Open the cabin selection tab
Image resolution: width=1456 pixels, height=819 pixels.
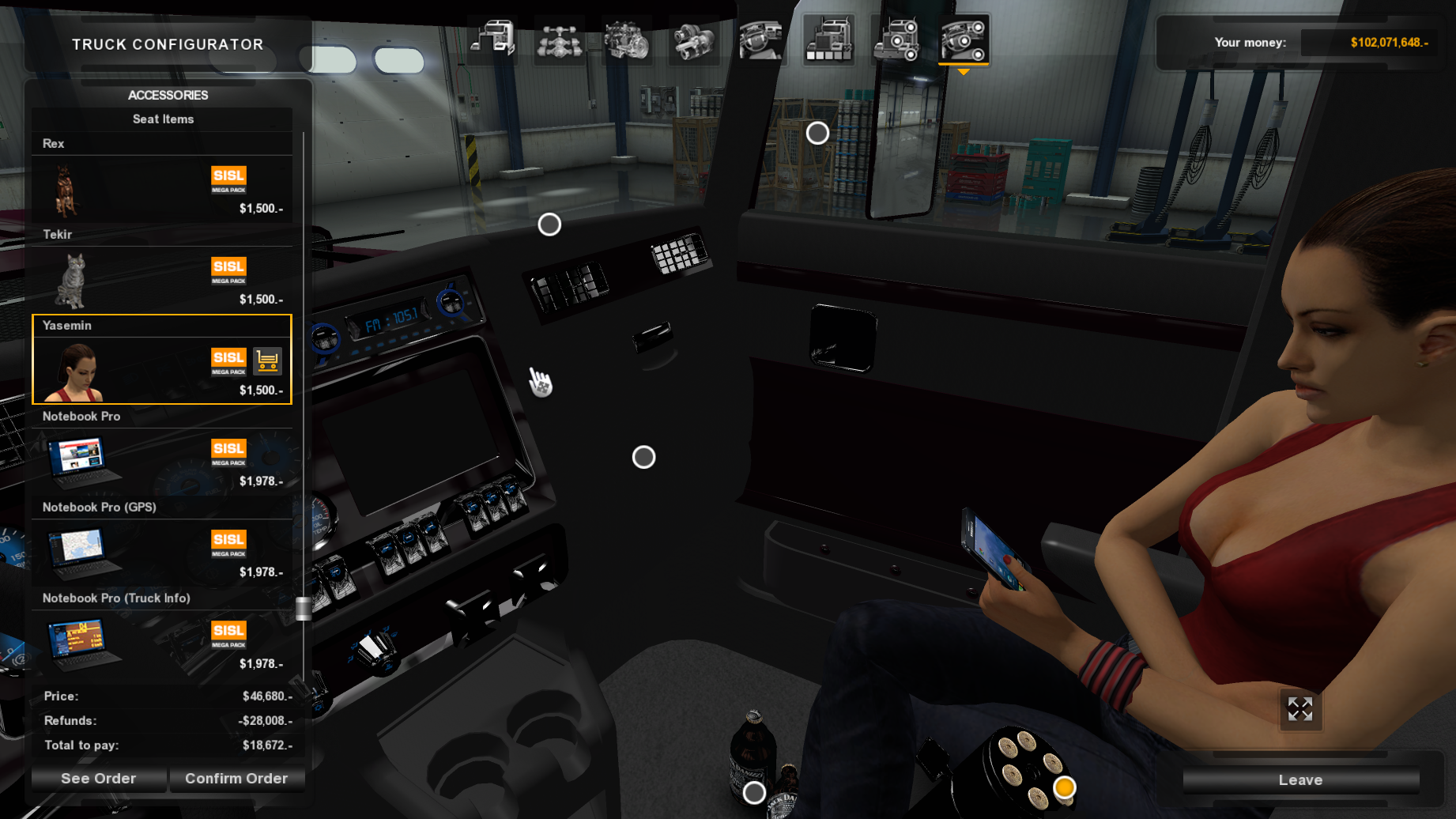tap(493, 40)
